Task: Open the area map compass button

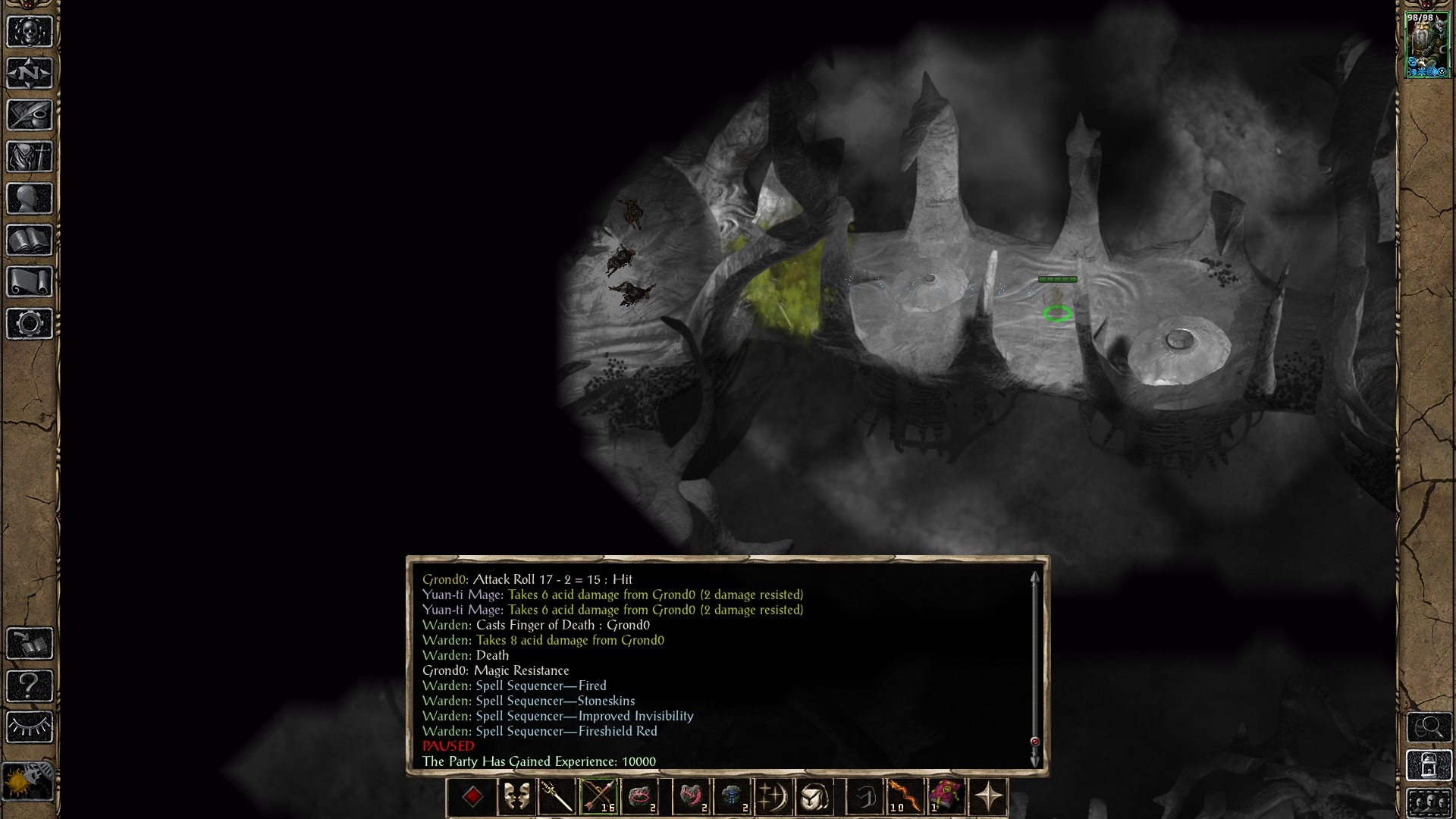Action: tap(30, 74)
